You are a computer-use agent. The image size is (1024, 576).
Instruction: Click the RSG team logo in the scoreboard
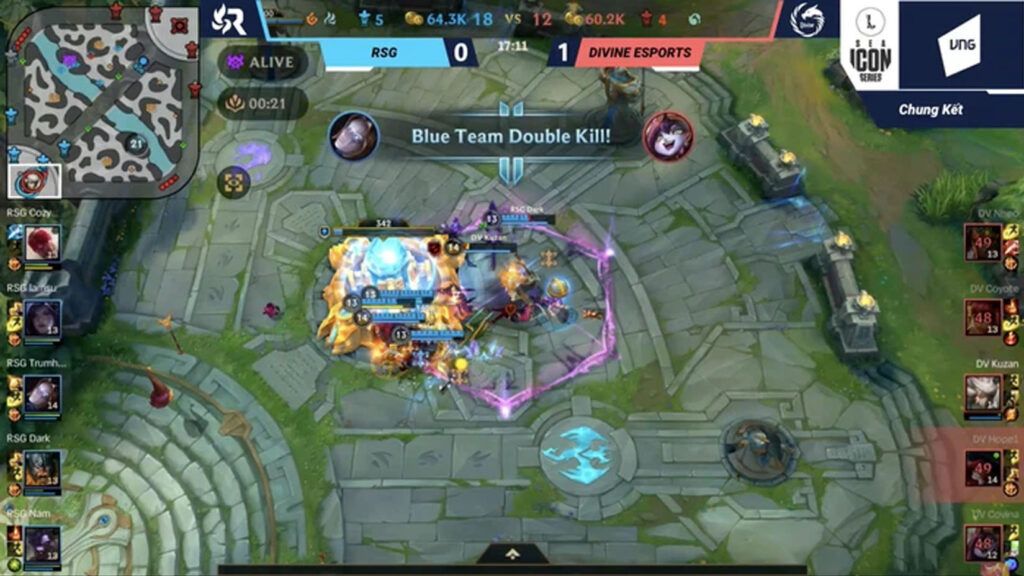229,19
